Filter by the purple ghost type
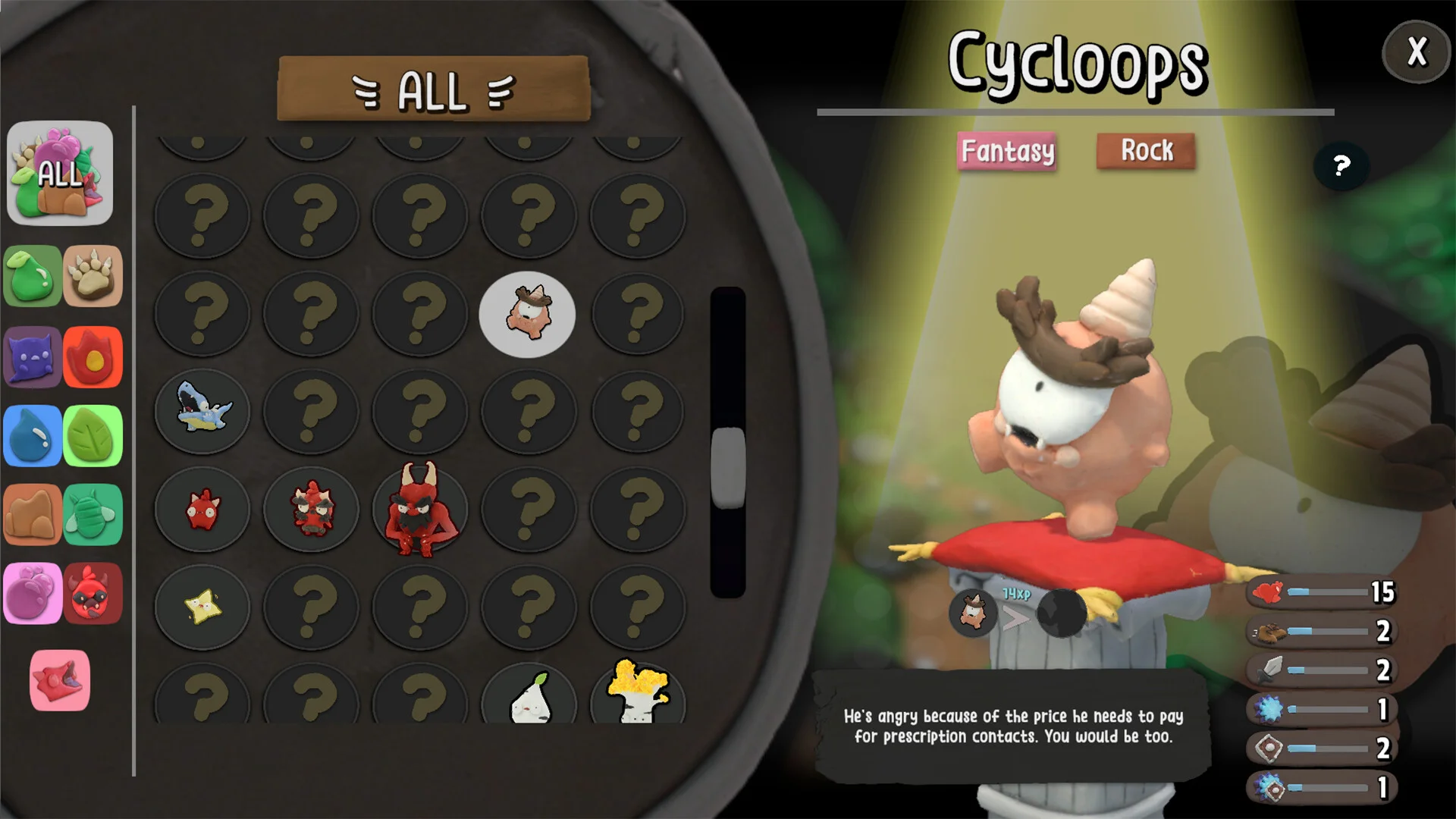This screenshot has height=819, width=1456. click(x=33, y=356)
